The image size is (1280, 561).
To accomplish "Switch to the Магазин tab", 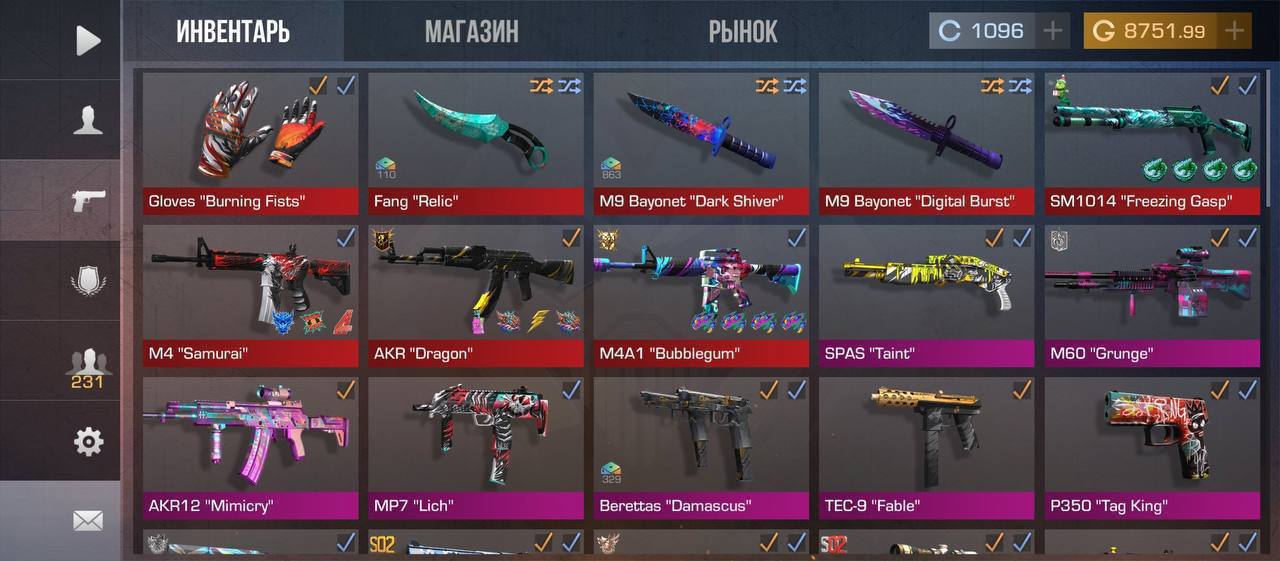I will pos(471,32).
